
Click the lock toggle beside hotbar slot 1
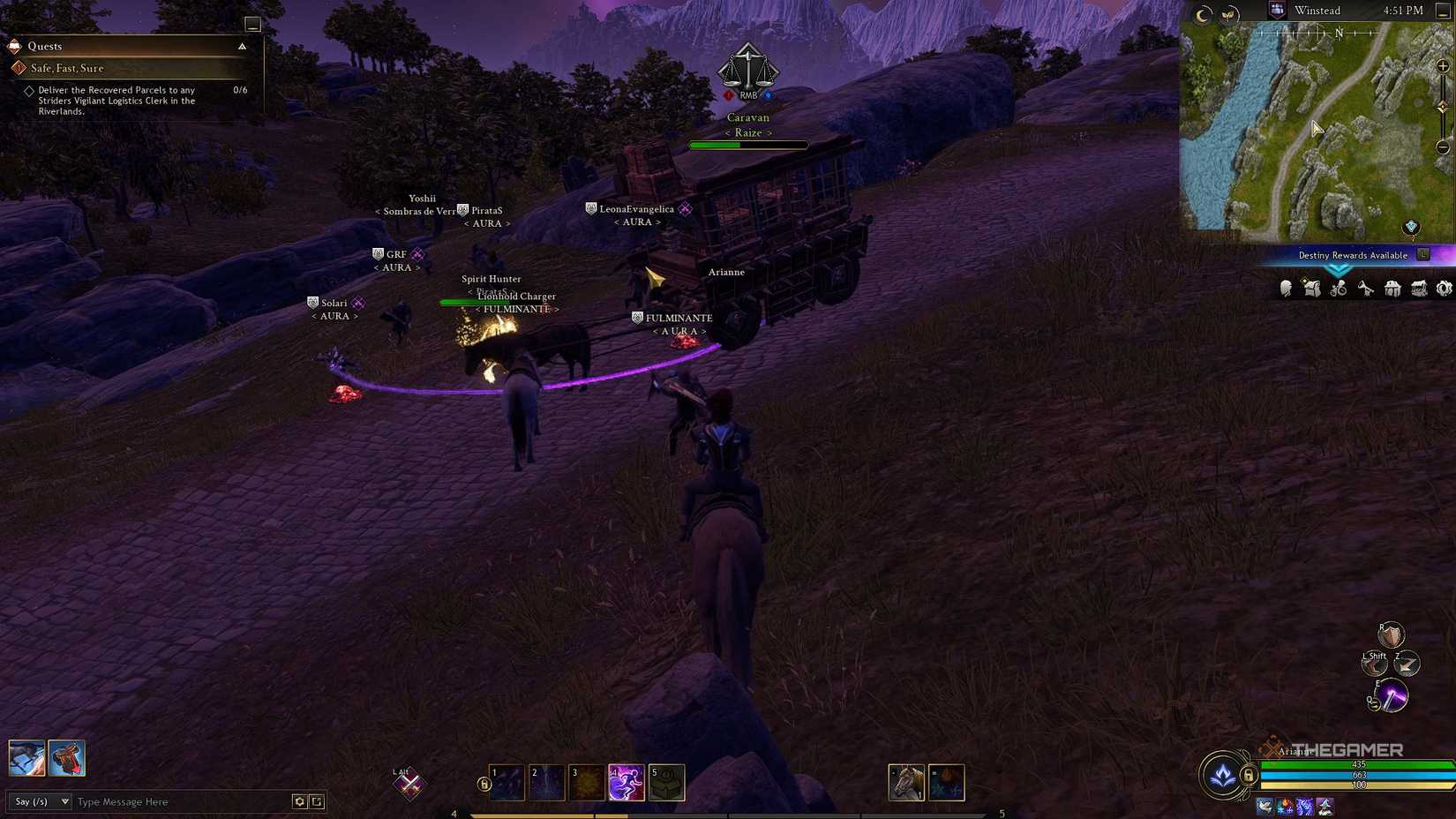pyautogui.click(x=484, y=783)
